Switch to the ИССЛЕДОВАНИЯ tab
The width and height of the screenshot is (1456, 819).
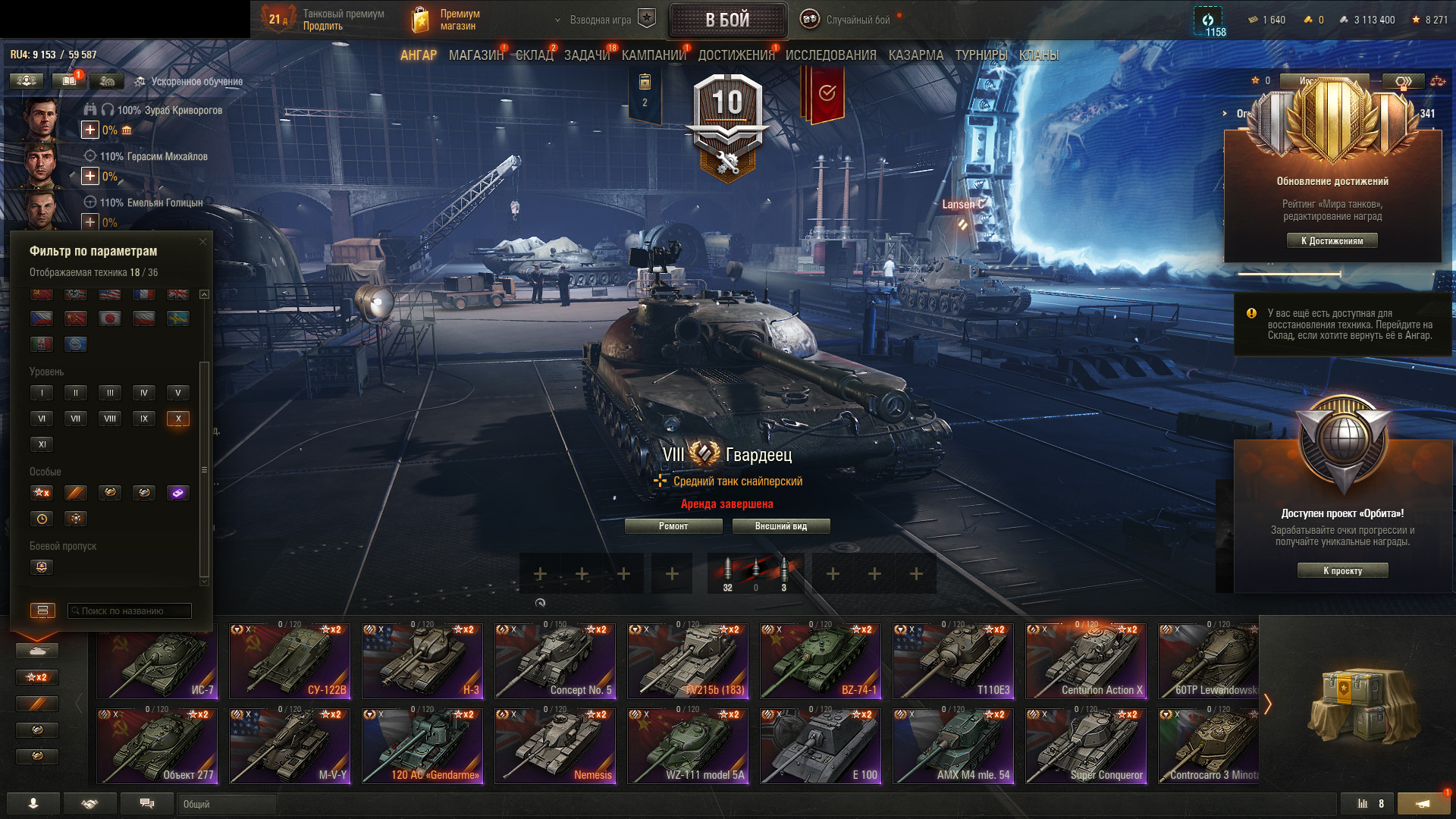pos(830,55)
